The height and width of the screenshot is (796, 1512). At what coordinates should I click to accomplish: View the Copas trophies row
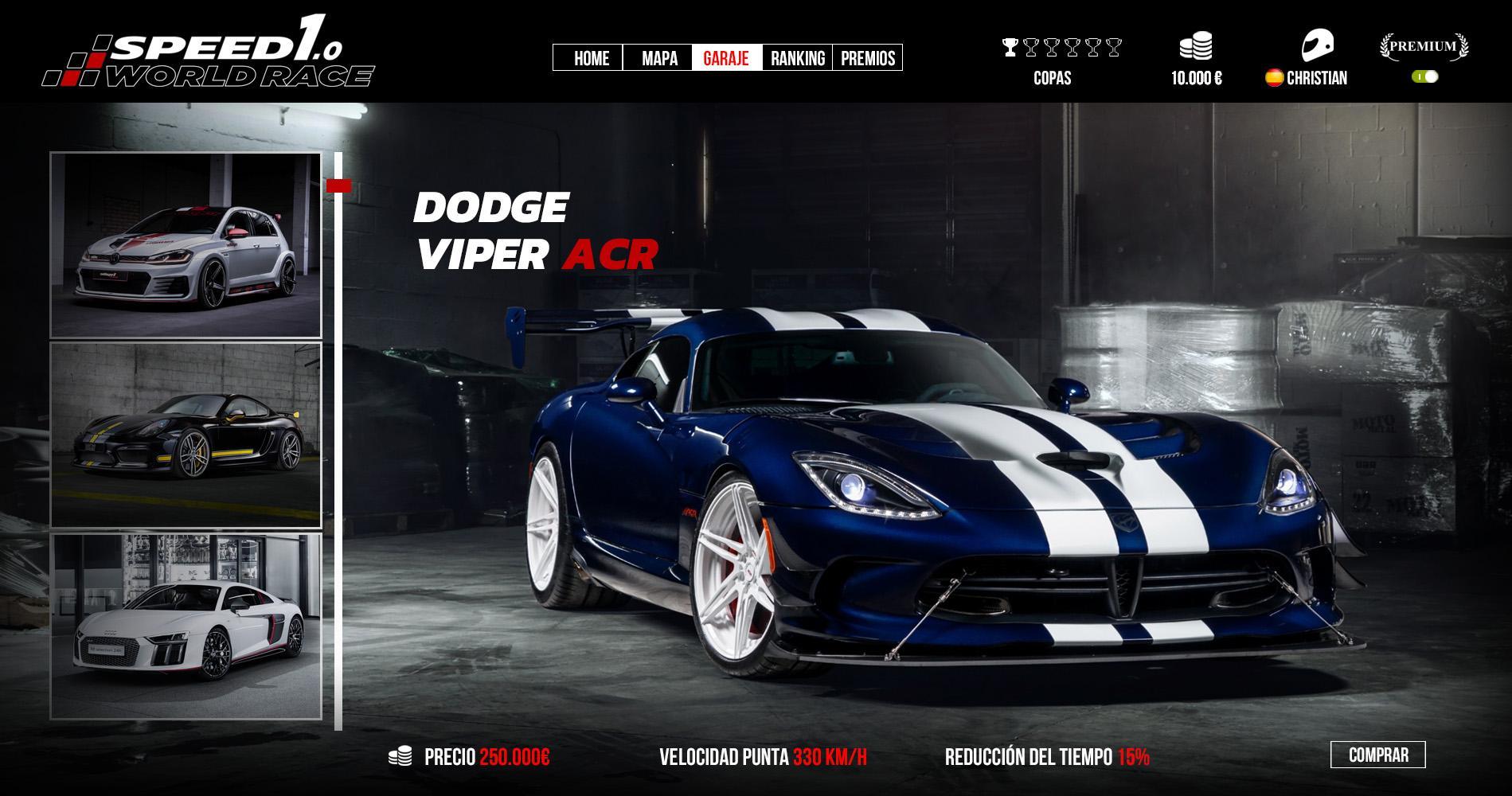[1061, 48]
